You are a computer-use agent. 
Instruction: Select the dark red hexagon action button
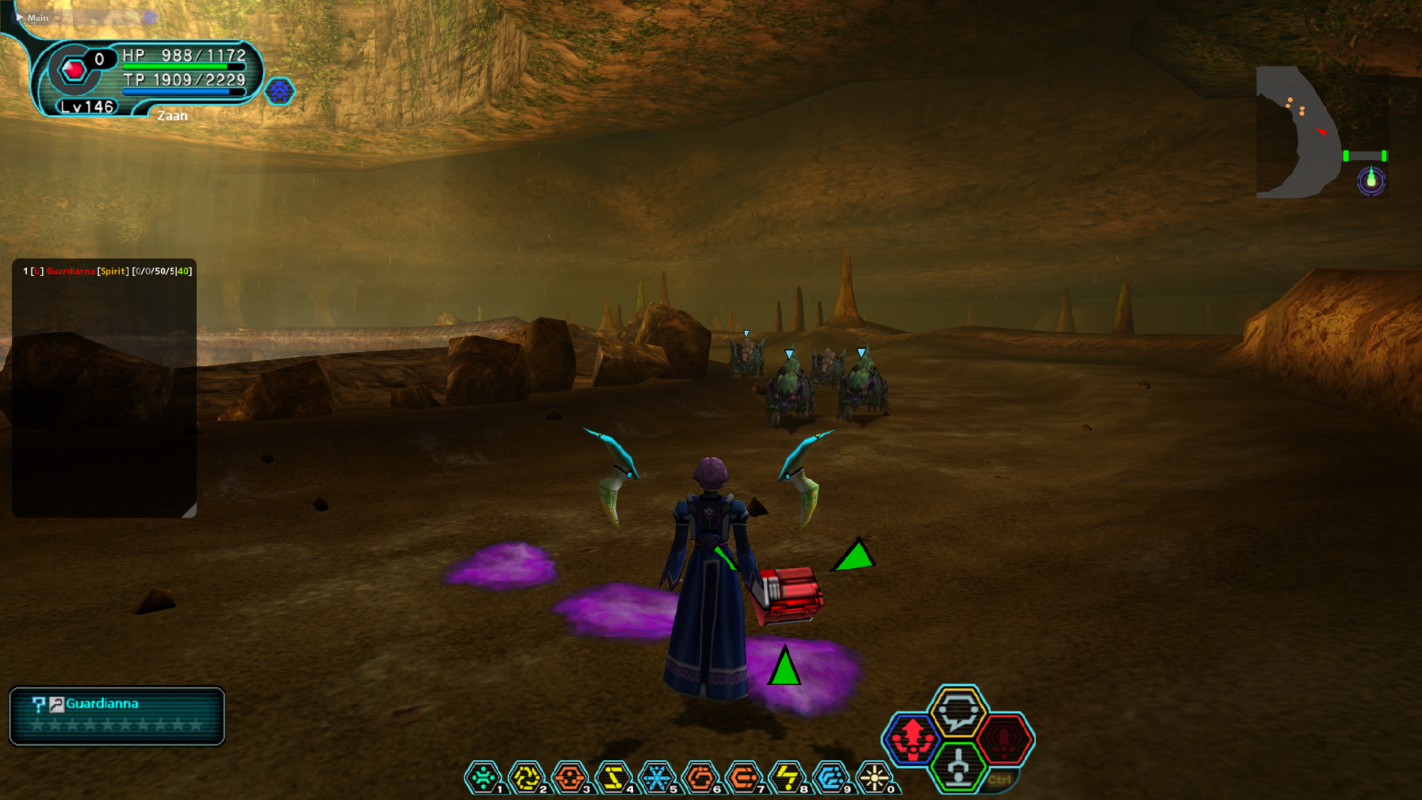[x=1004, y=740]
